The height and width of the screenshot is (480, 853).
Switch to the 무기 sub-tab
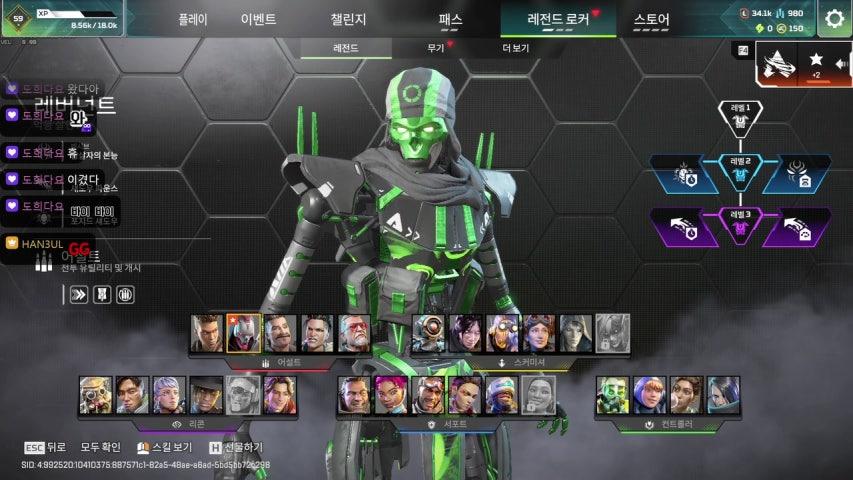coord(436,48)
